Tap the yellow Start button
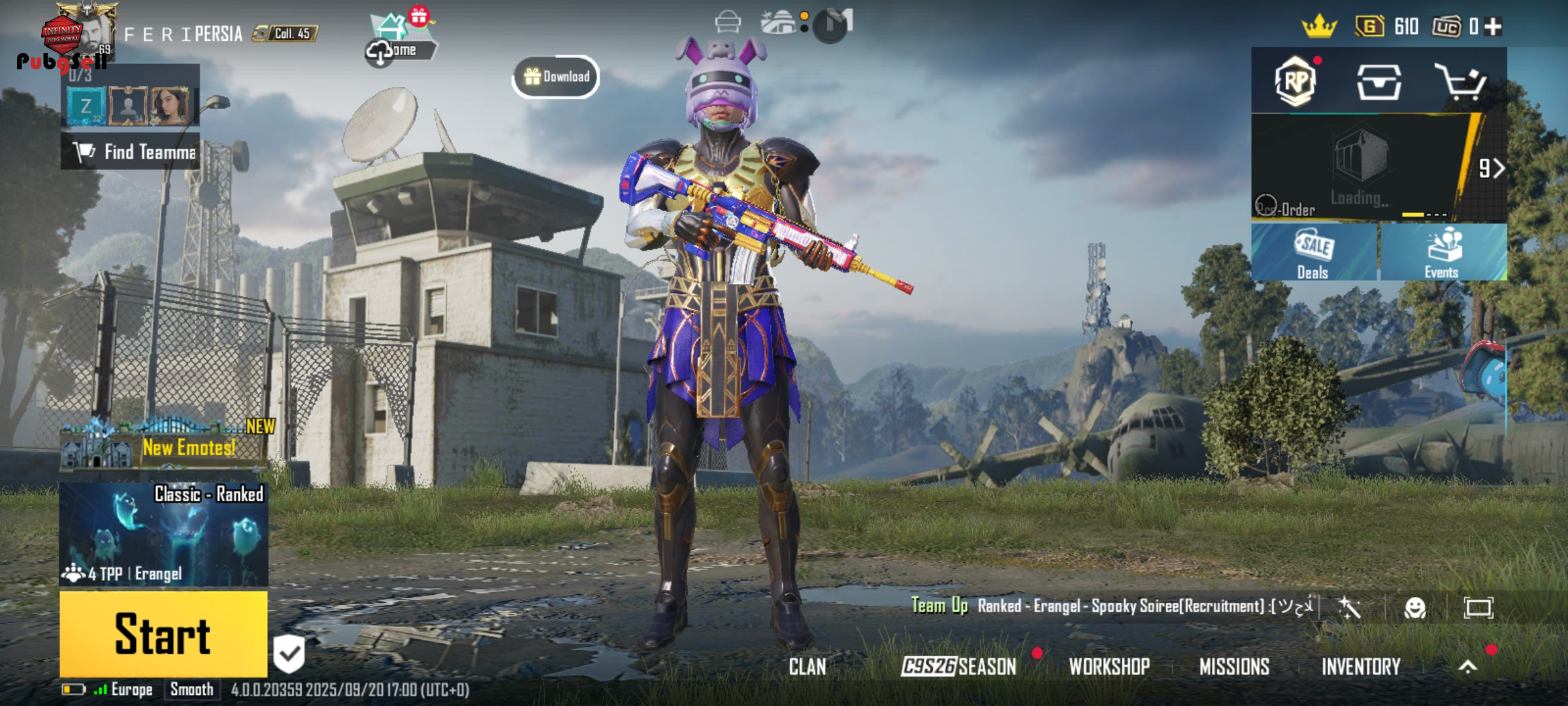1568x706 pixels. pos(163,633)
